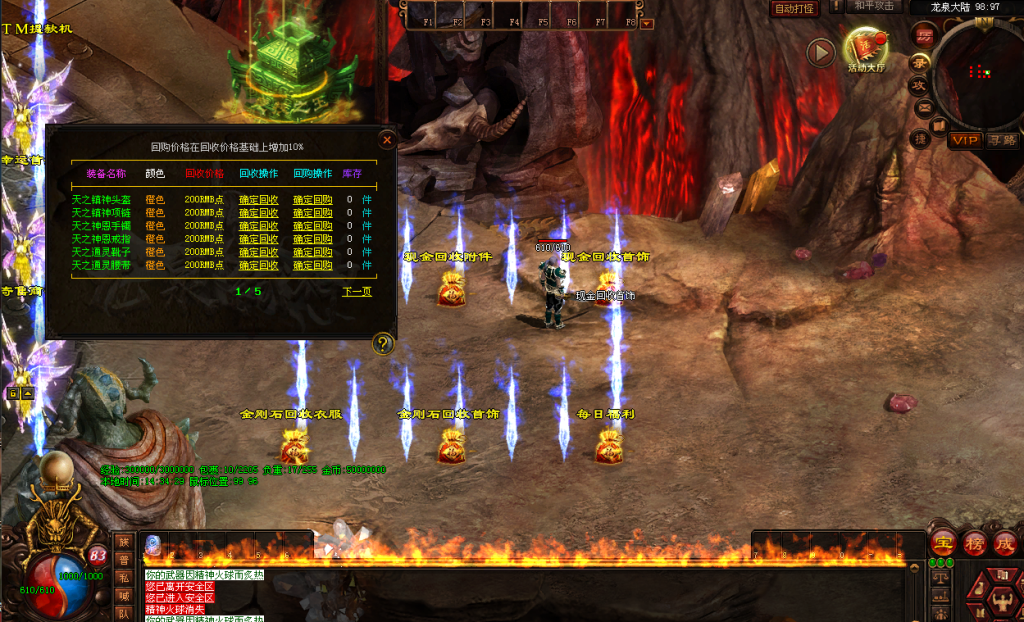
Task: Confirm recycle for 天之镇神头盔
Action: (258, 200)
